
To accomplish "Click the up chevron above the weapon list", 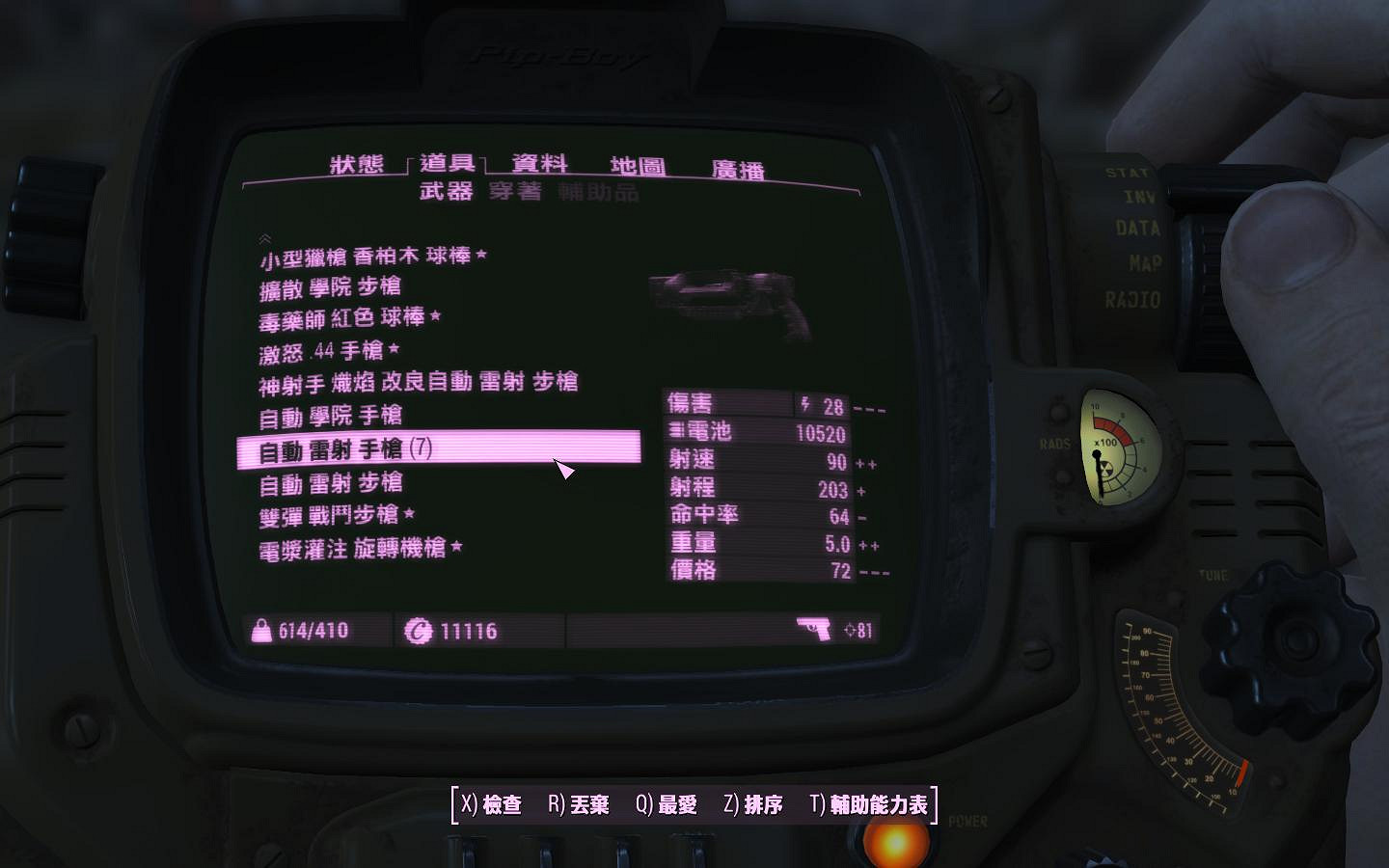I will pyautogui.click(x=264, y=236).
